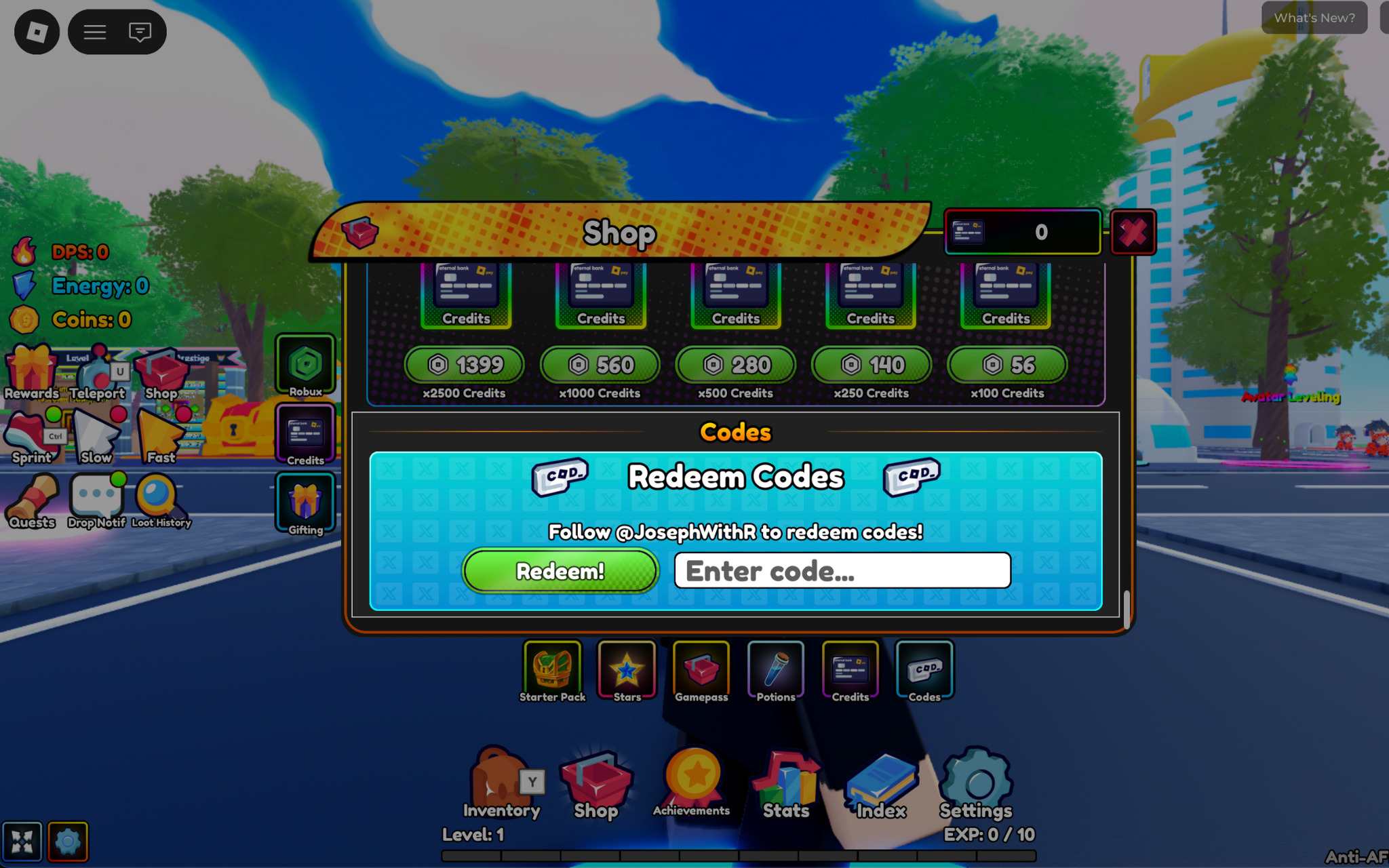Open the Gifting panel
1389x868 pixels.
[305, 502]
